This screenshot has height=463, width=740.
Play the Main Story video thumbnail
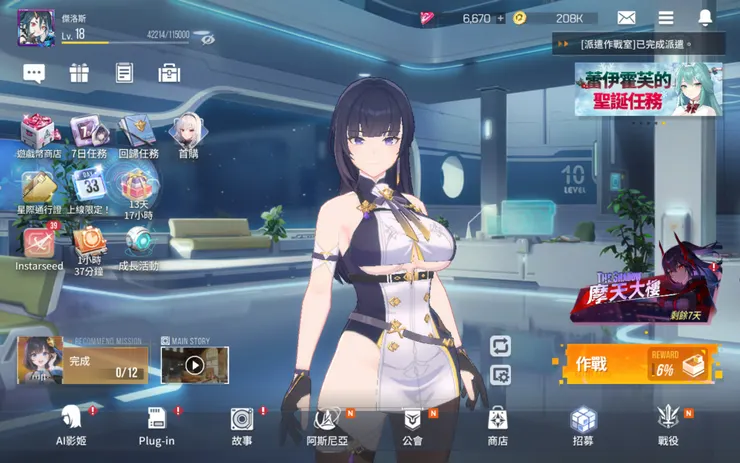click(195, 365)
